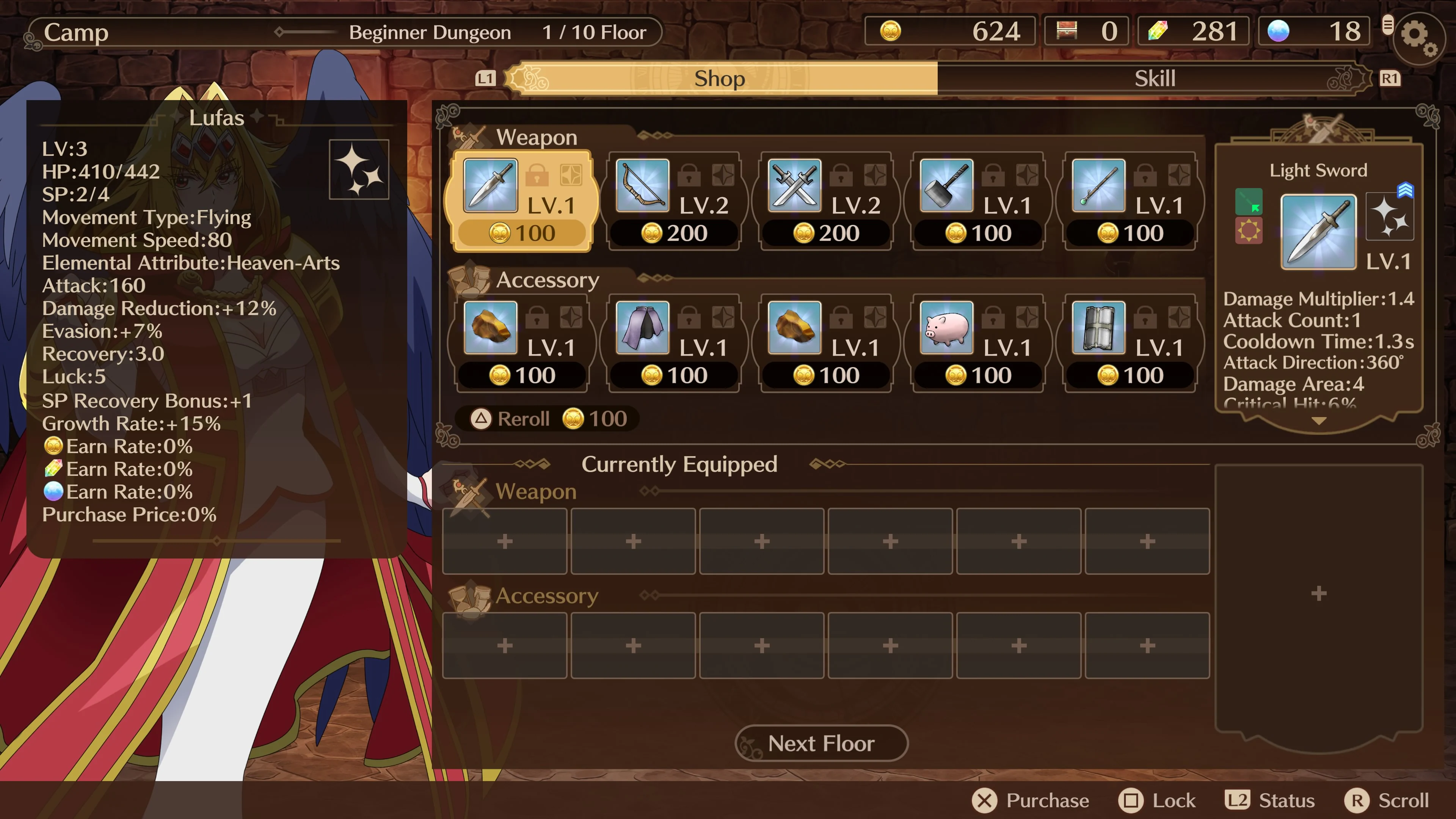Click the first empty Weapon equip slot

pyautogui.click(x=505, y=541)
